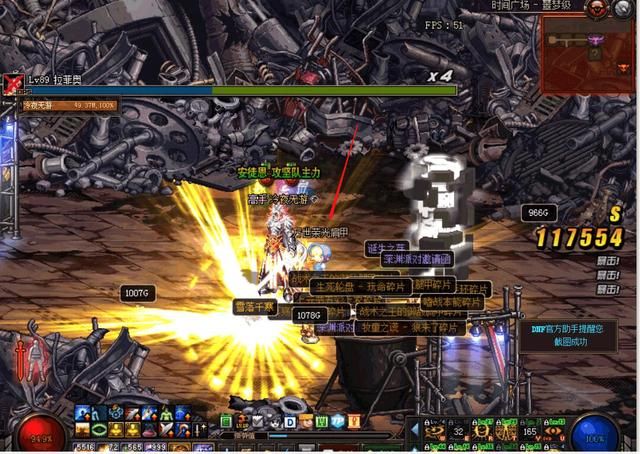This screenshot has height=454, width=640.
Task: Click the red skull button above minimap
Action: click(596, 7)
